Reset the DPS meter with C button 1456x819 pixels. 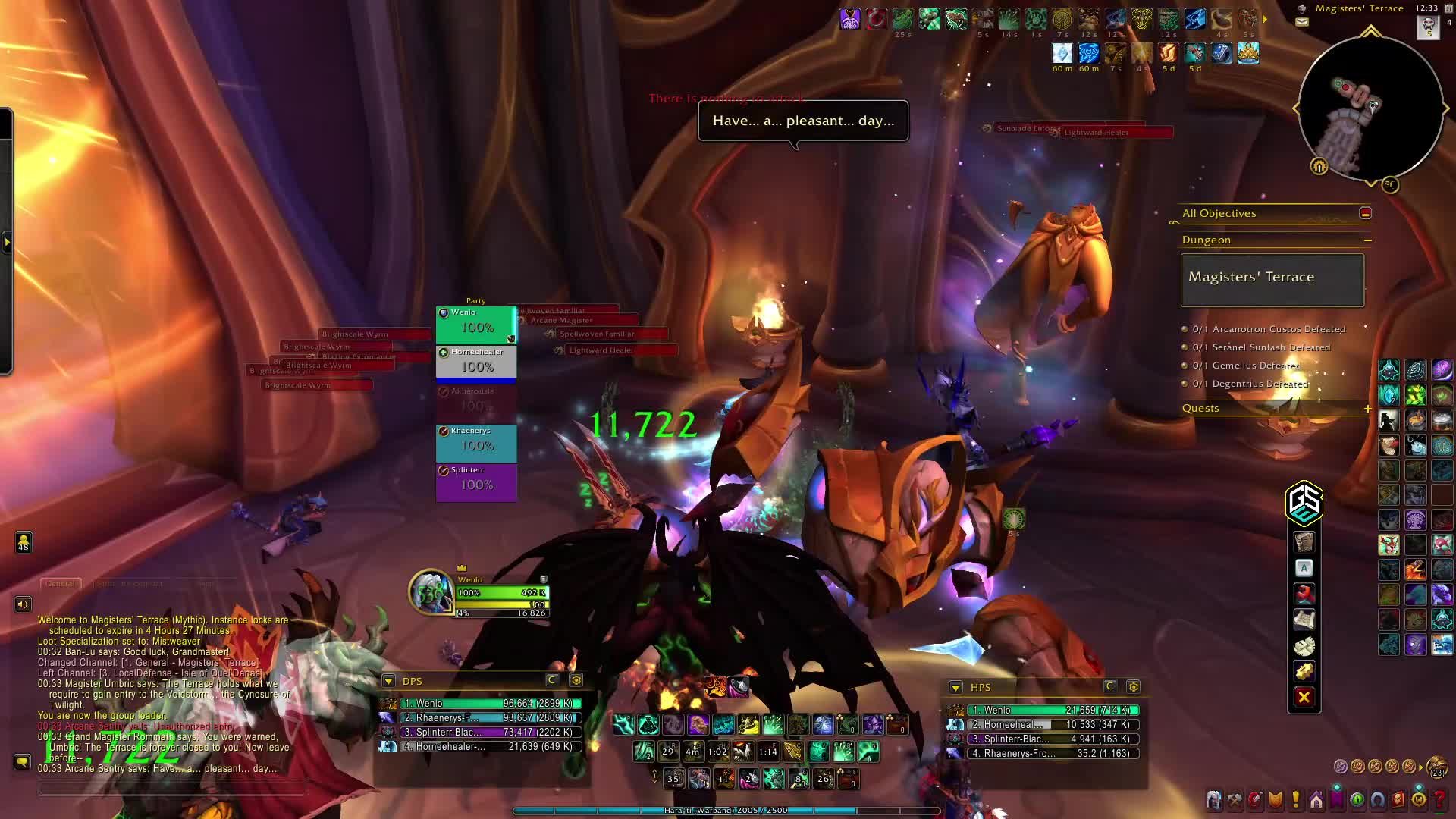552,680
